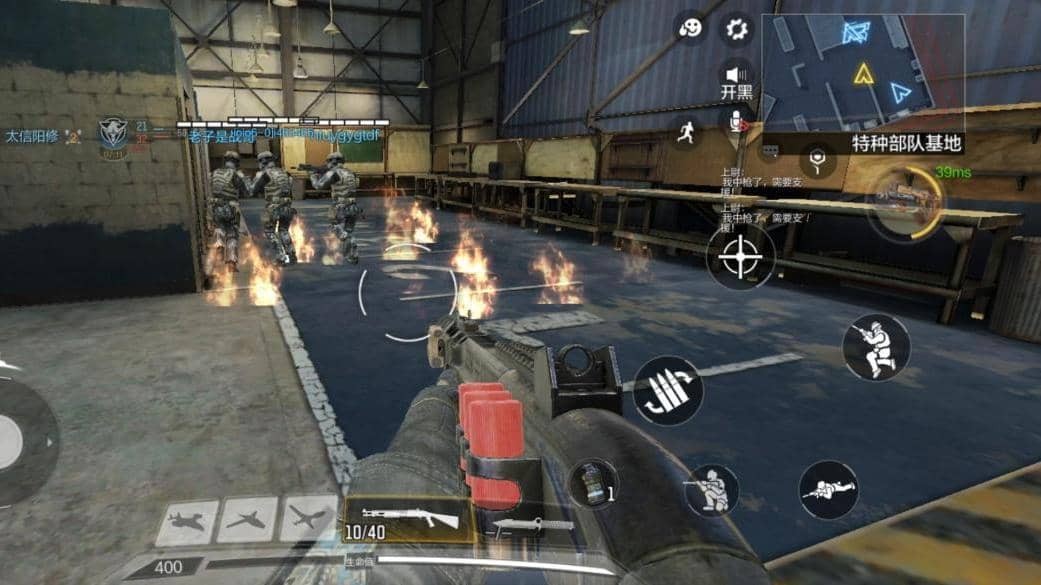Image resolution: width=1041 pixels, height=585 pixels.
Task: Open the emote and spray wheel
Action: pos(690,29)
